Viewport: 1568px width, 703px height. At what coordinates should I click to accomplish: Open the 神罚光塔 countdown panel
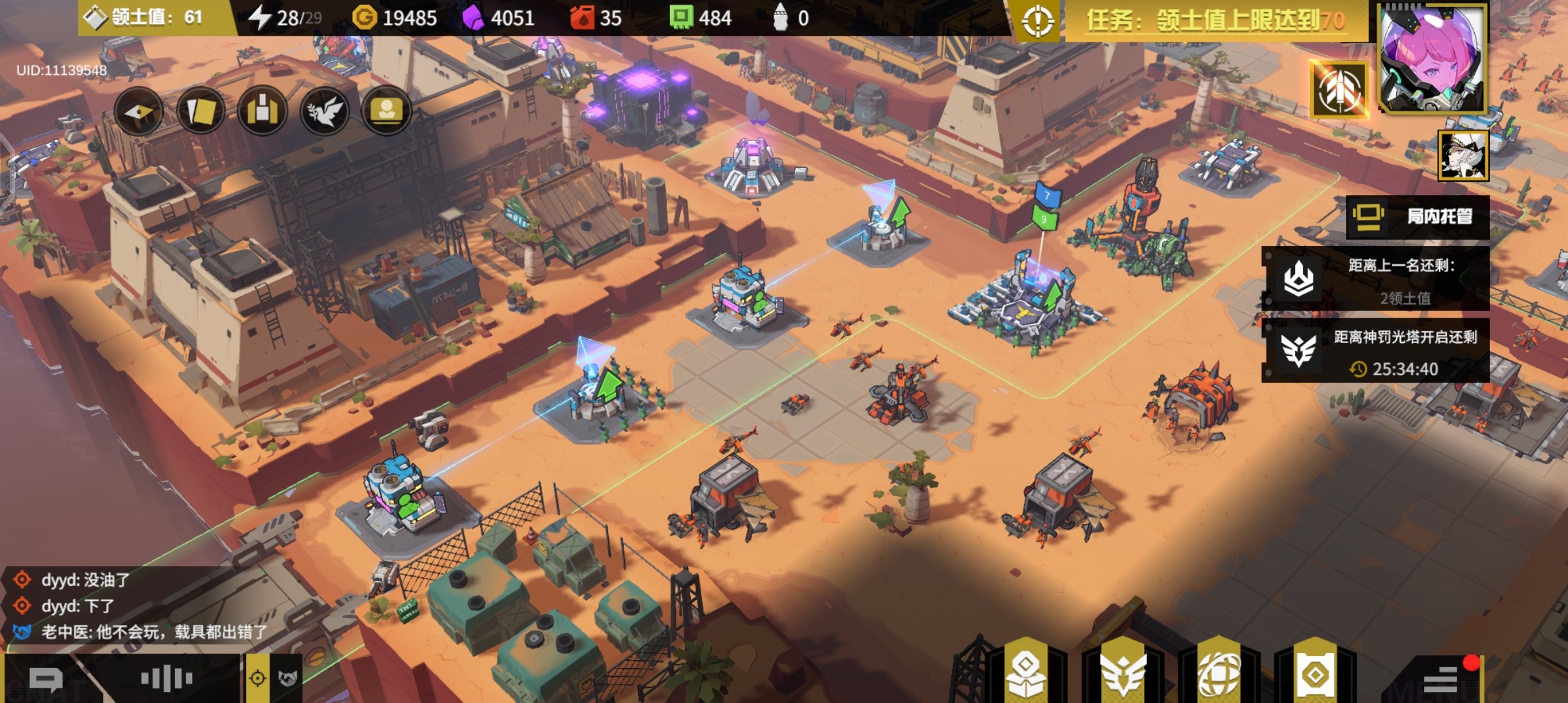(1375, 352)
